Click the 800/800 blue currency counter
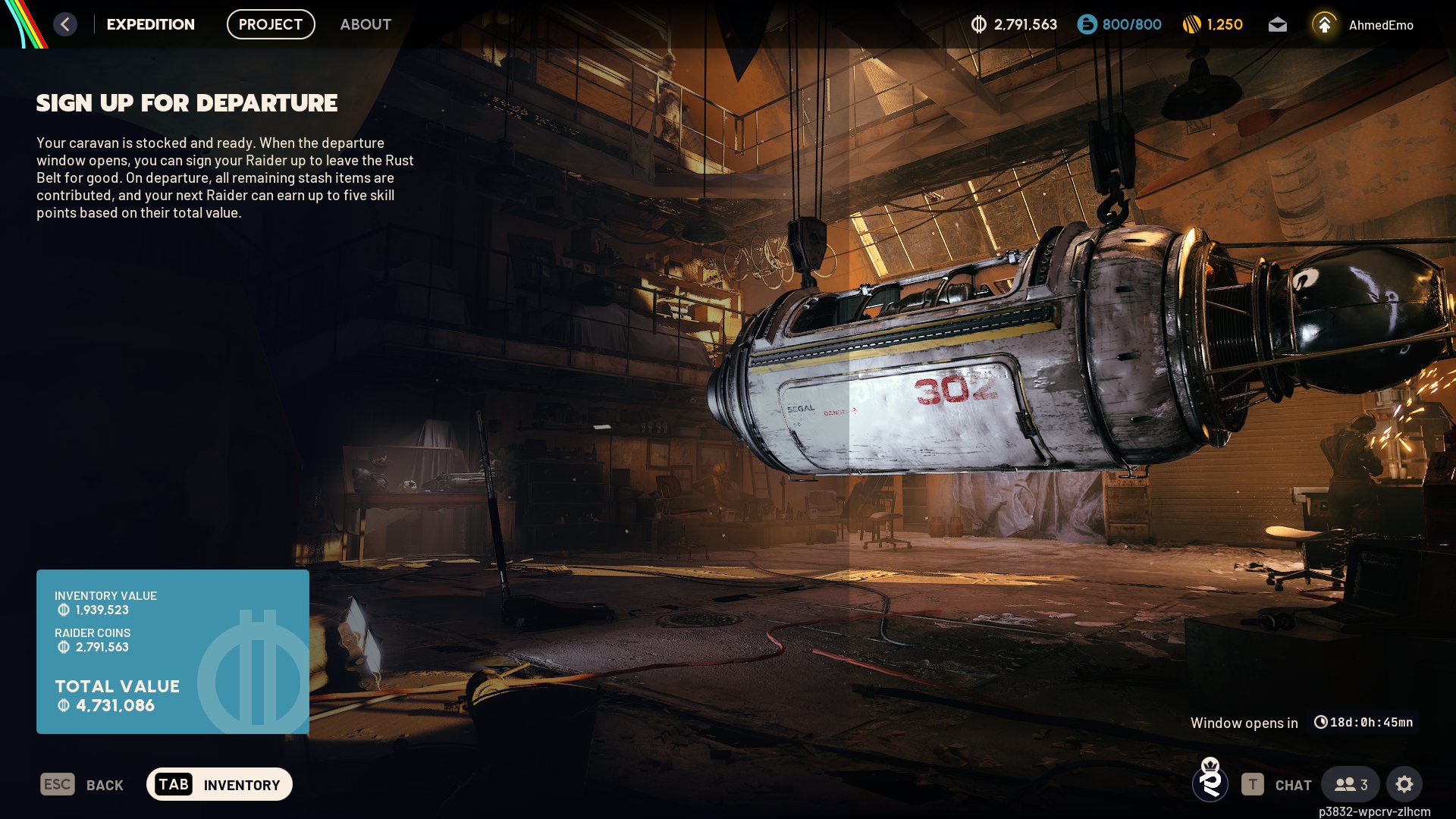This screenshot has height=819, width=1456. pyautogui.click(x=1119, y=25)
